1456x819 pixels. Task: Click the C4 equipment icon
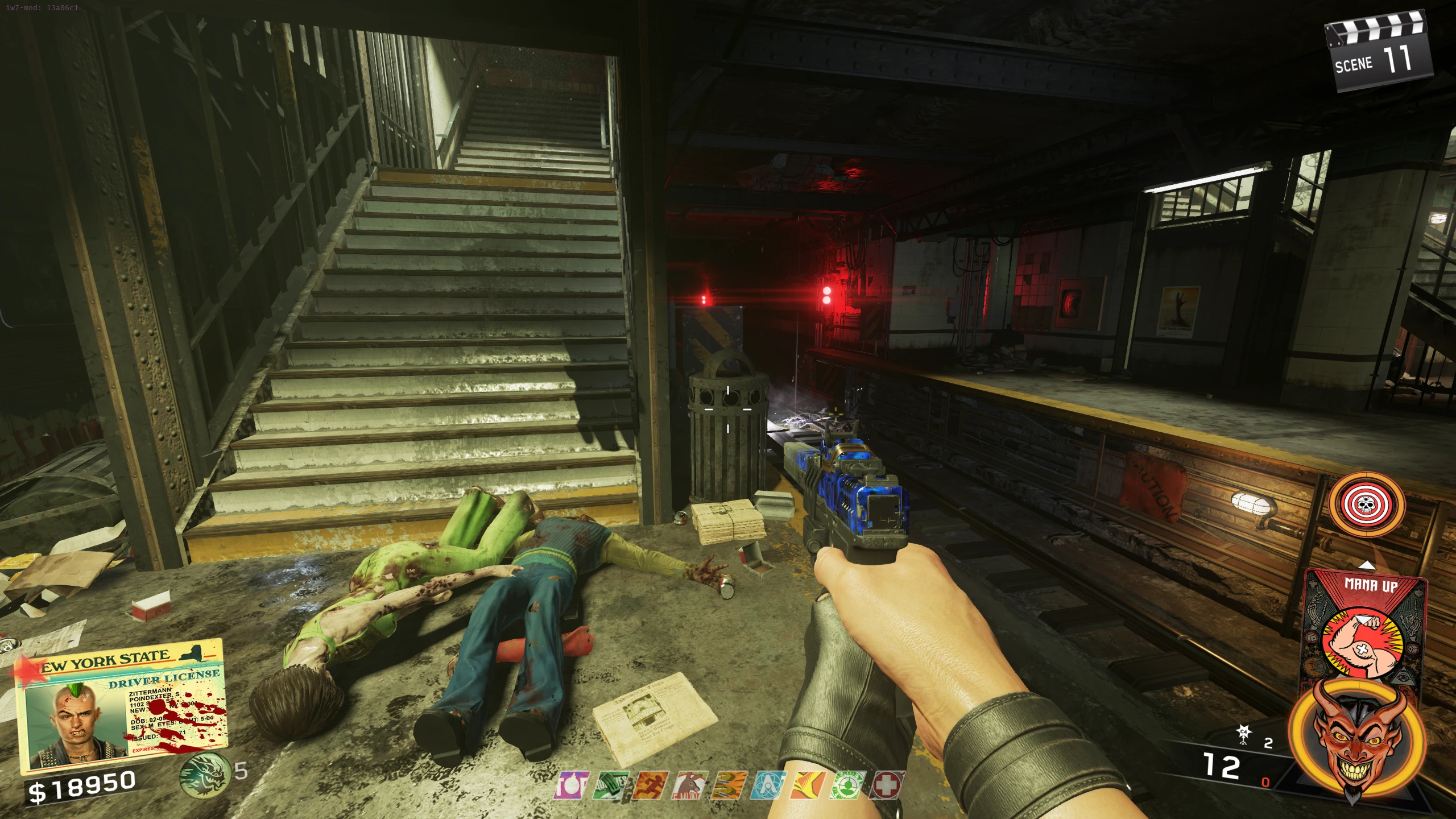tap(1243, 734)
